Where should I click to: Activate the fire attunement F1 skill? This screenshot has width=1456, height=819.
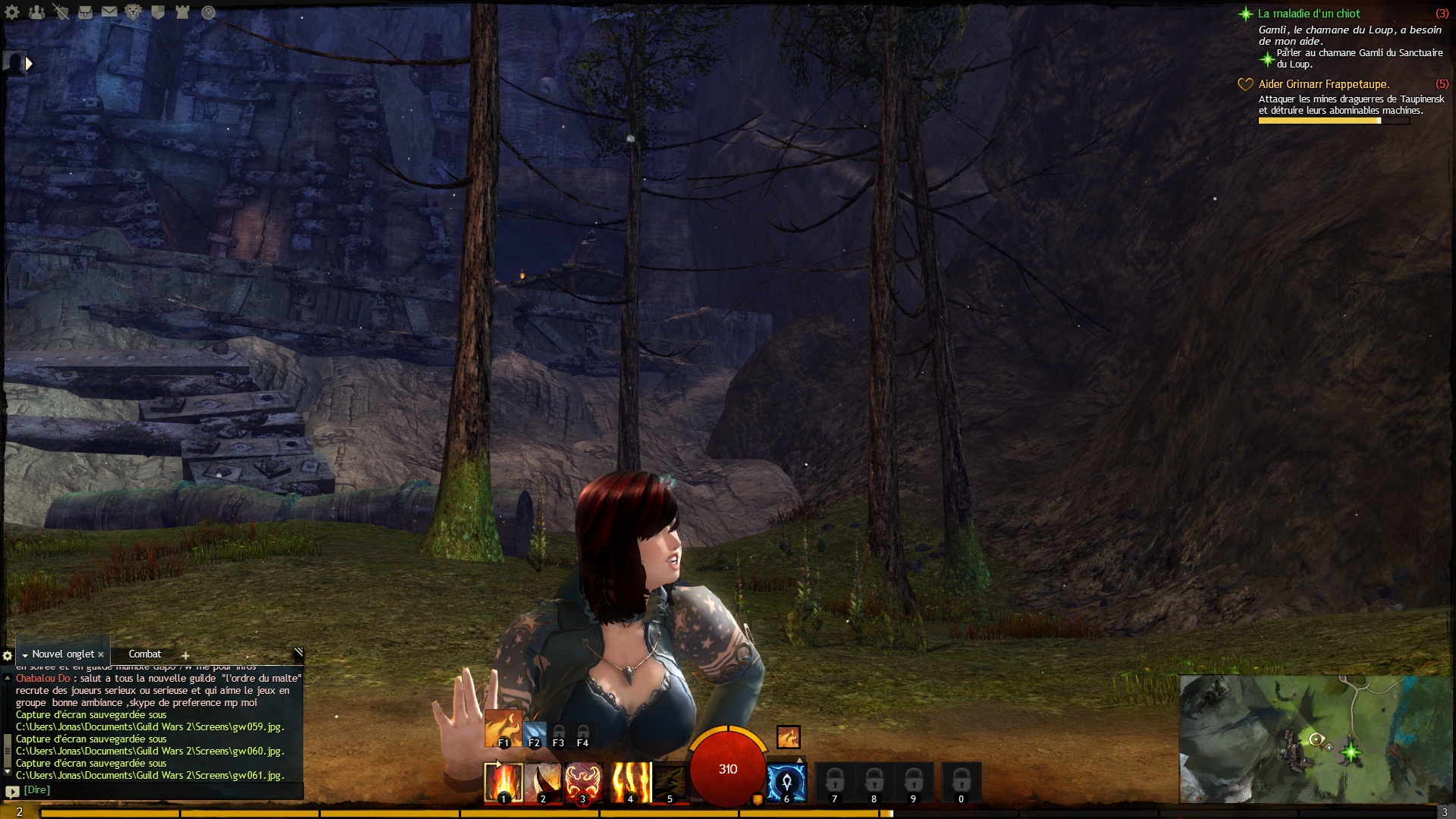(503, 728)
